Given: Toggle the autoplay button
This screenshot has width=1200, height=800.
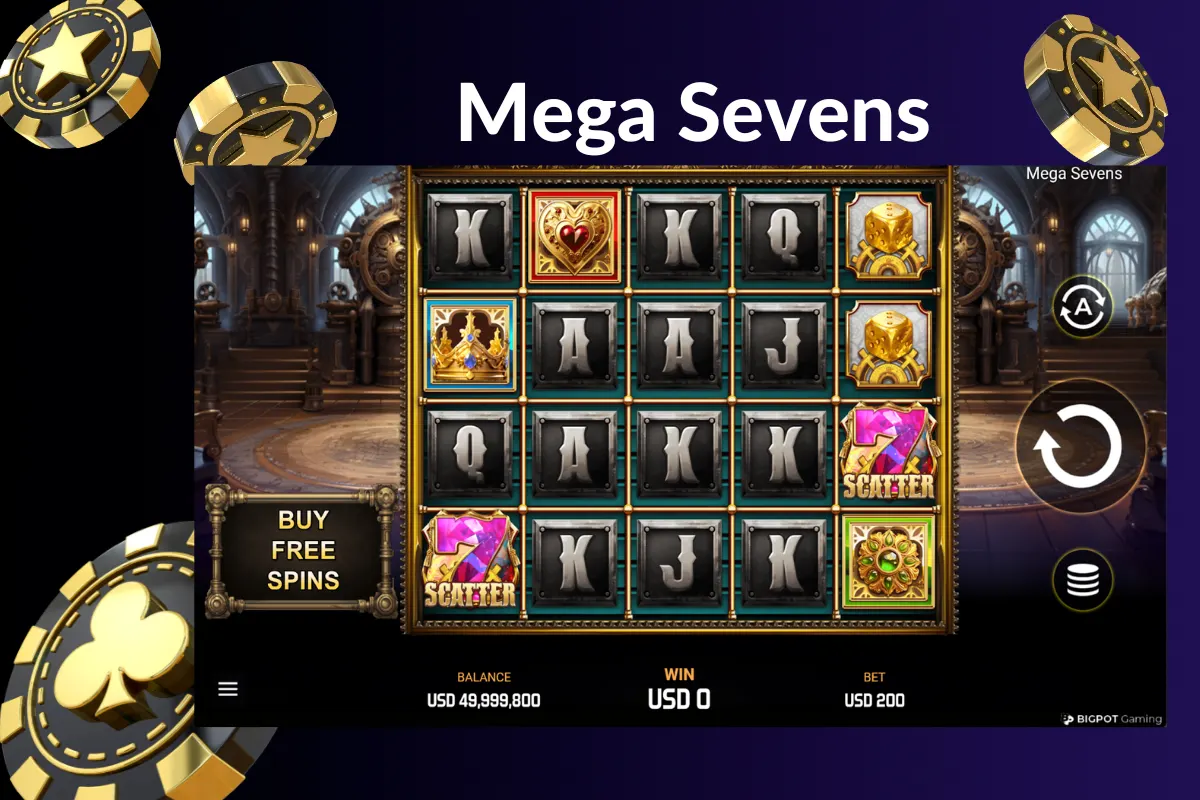Looking at the screenshot, I should pos(1083,307).
